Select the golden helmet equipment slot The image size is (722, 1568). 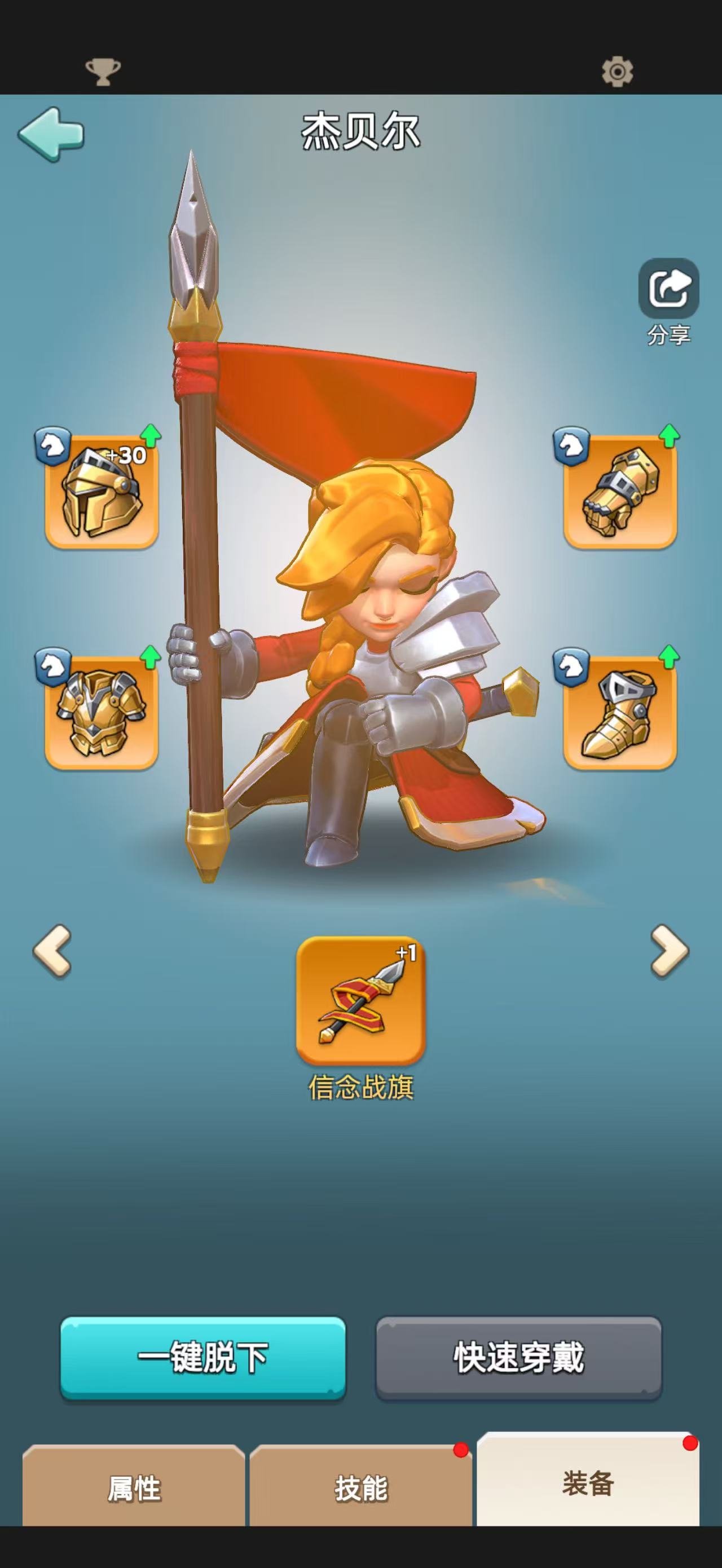[x=102, y=491]
